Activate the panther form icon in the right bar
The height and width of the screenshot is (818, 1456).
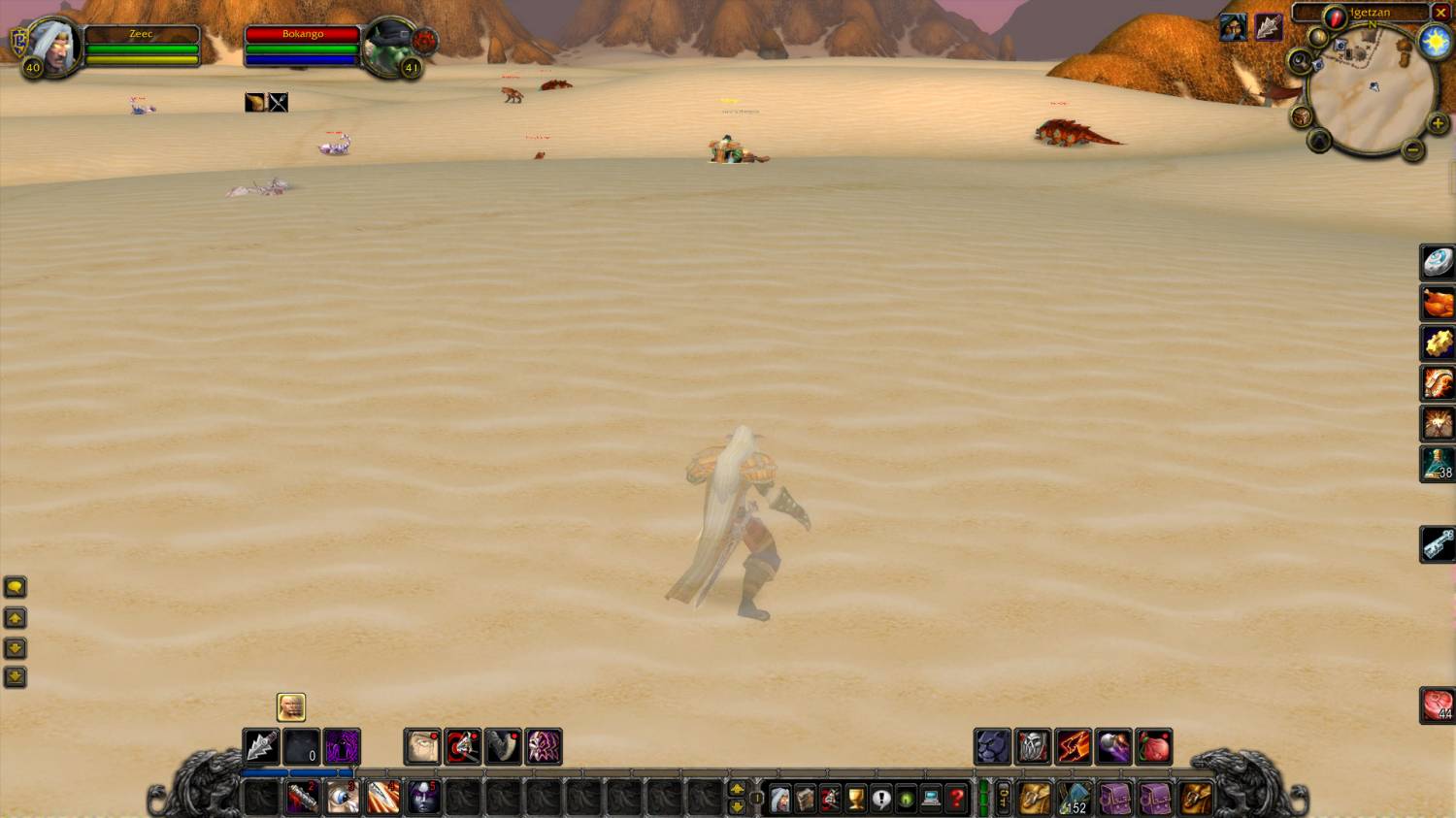coord(992,747)
